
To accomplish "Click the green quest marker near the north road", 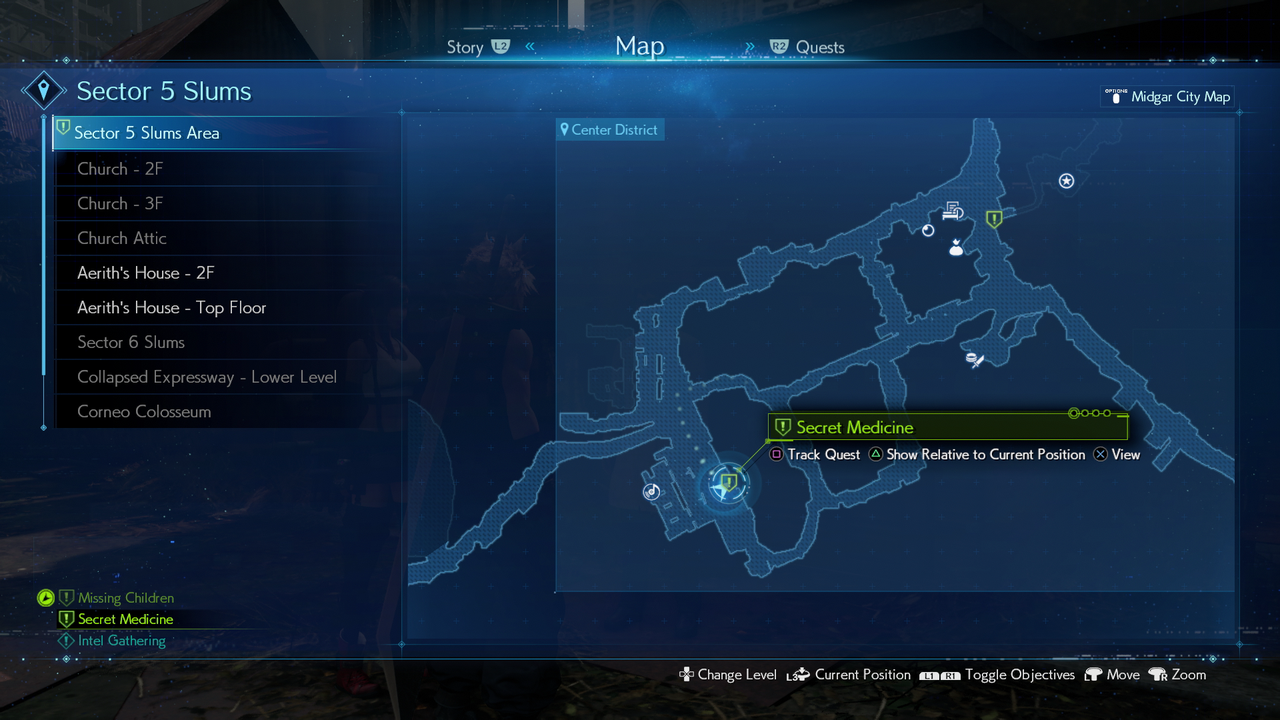I will 993,219.
